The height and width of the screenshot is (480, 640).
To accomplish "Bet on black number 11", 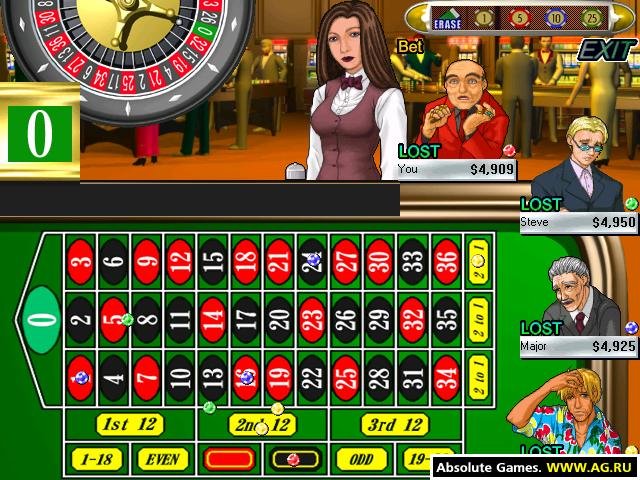I will click(x=180, y=319).
